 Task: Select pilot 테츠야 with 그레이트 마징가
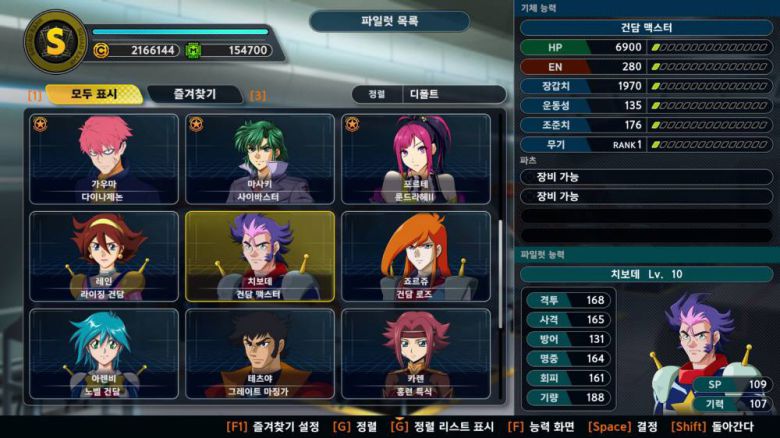[x=260, y=354]
